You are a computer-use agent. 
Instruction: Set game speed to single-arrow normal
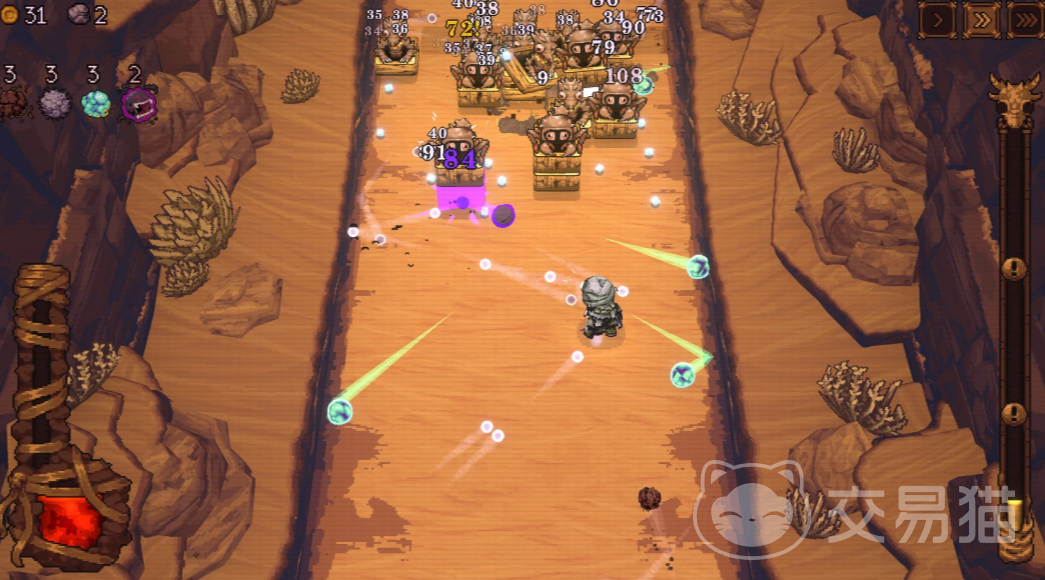click(937, 19)
